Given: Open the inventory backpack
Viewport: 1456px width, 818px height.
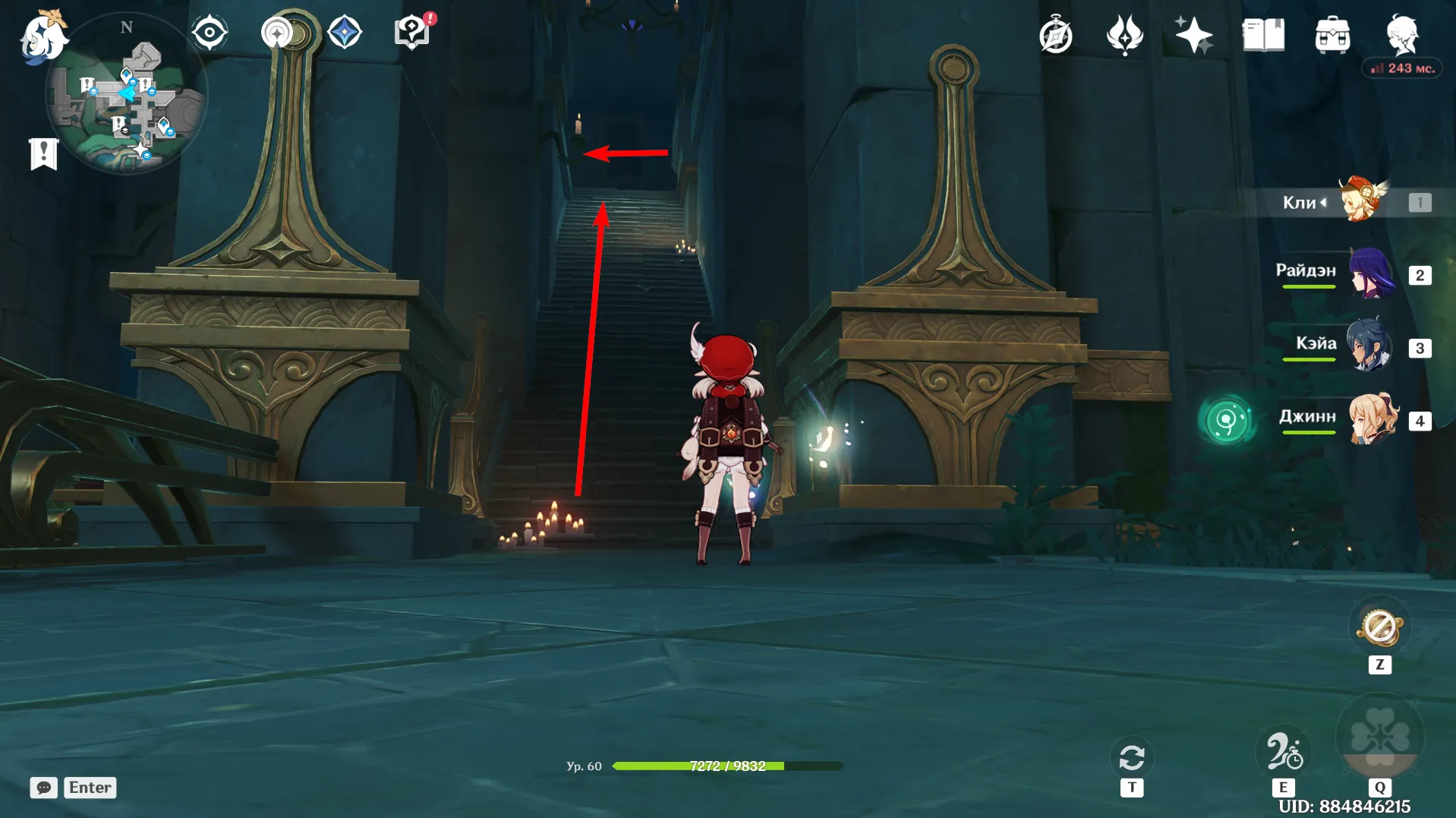Looking at the screenshot, I should [x=1332, y=35].
